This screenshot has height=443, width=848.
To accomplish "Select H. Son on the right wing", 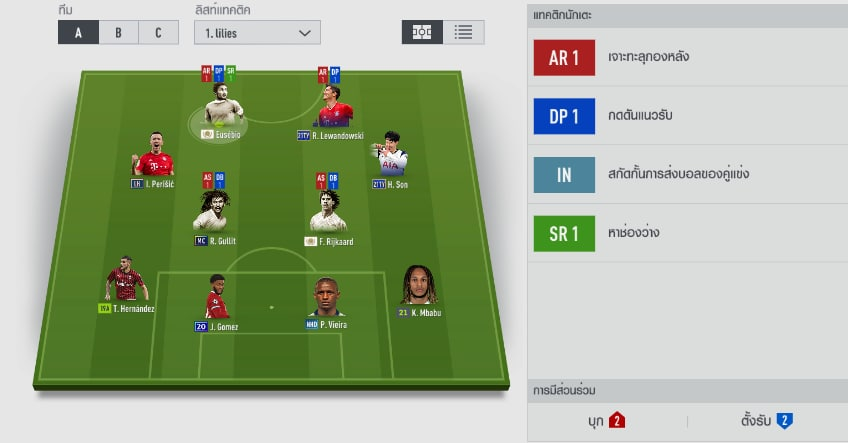I will coord(389,160).
